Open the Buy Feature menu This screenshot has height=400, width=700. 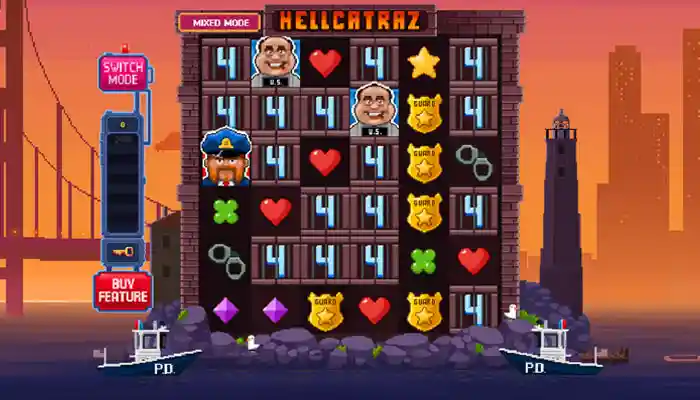click(123, 290)
